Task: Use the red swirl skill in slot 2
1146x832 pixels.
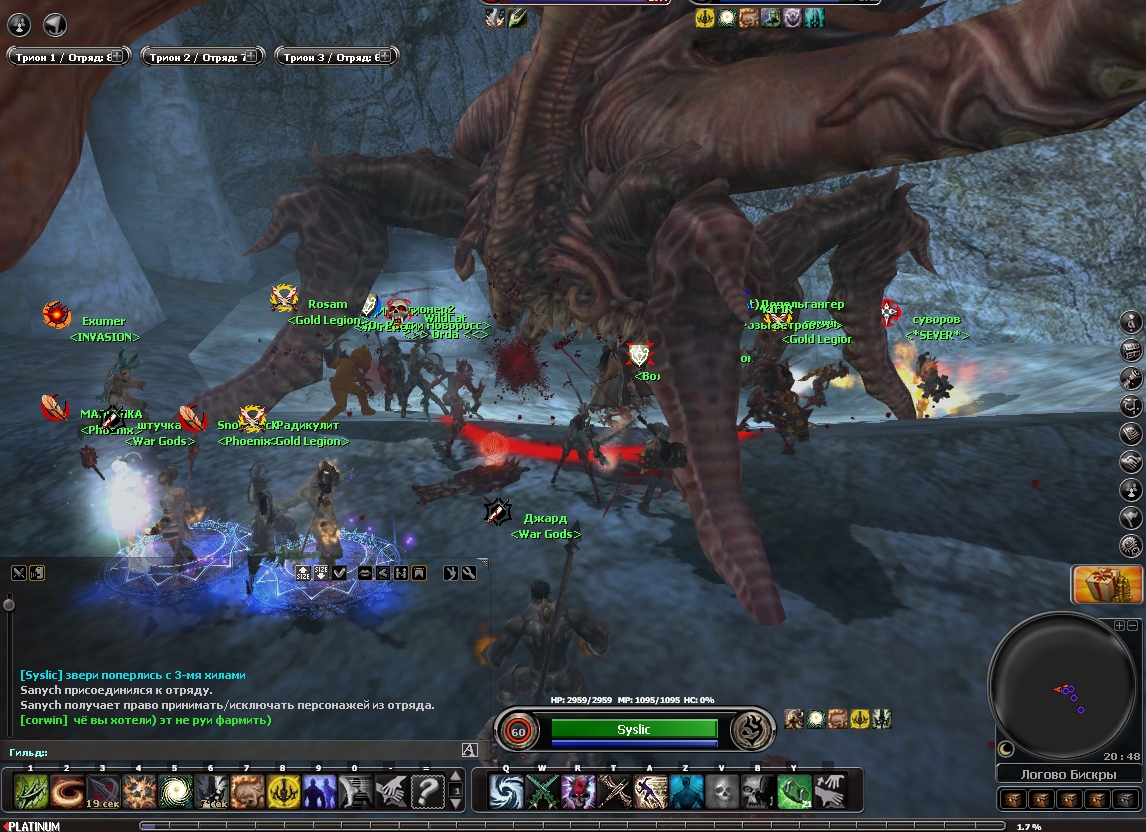Action: pyautogui.click(x=67, y=792)
